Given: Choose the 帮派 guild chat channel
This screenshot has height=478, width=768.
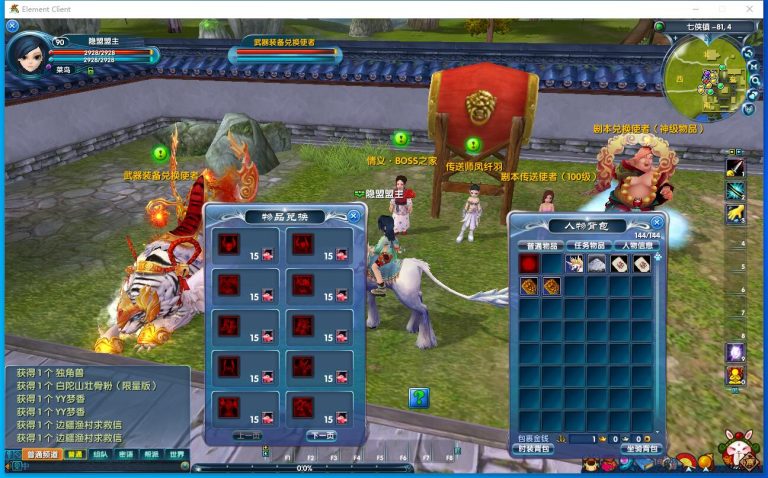Looking at the screenshot, I should tap(151, 454).
